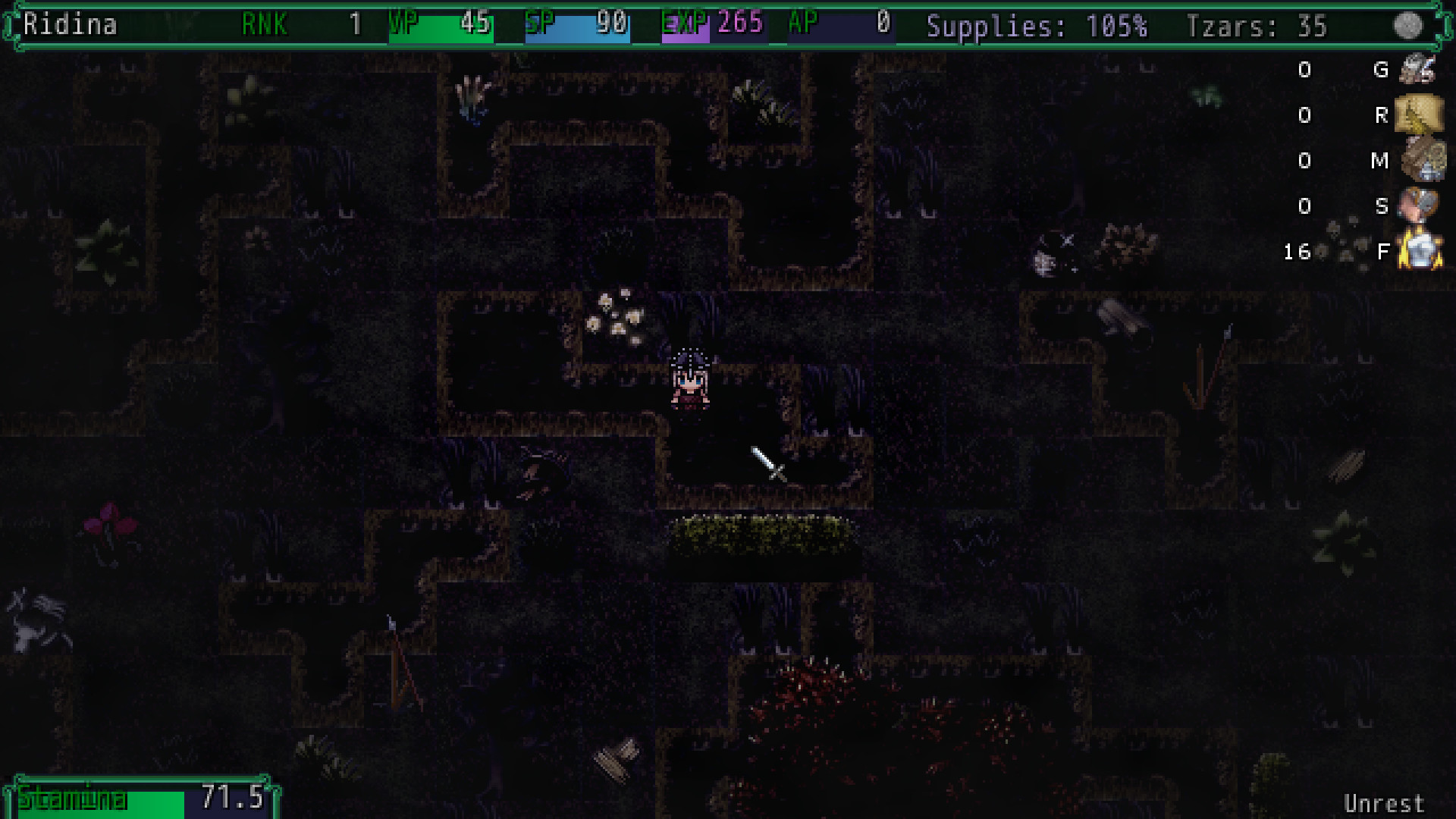Click the Supplies: 105% label
This screenshot has width=1456, height=819.
click(x=1037, y=25)
